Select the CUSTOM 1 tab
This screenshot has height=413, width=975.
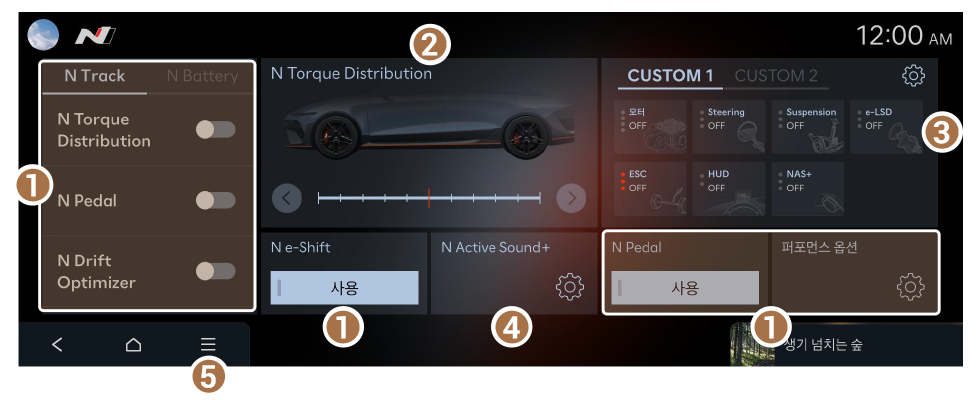[670, 76]
